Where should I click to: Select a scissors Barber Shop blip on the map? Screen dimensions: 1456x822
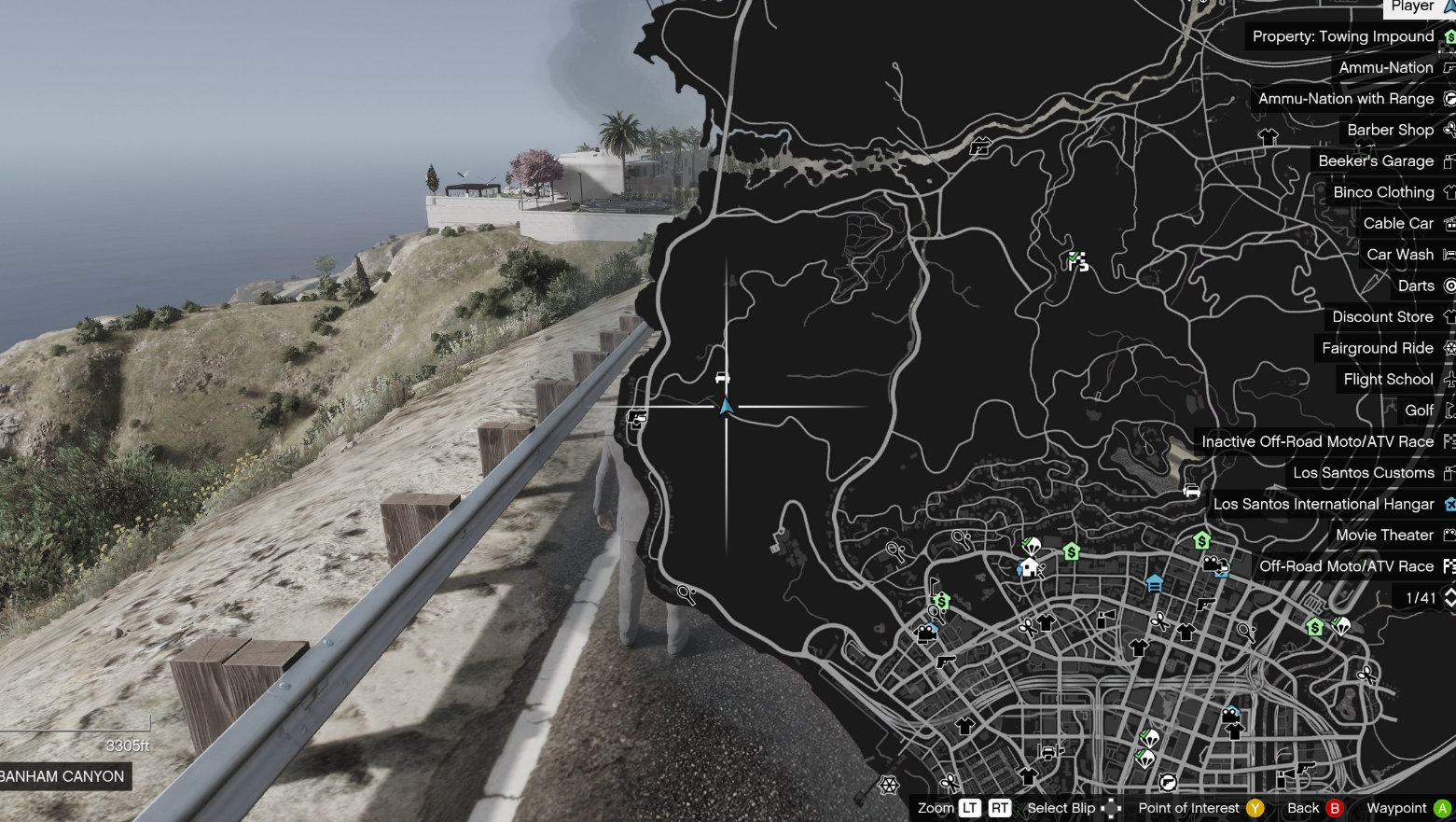click(x=1158, y=620)
